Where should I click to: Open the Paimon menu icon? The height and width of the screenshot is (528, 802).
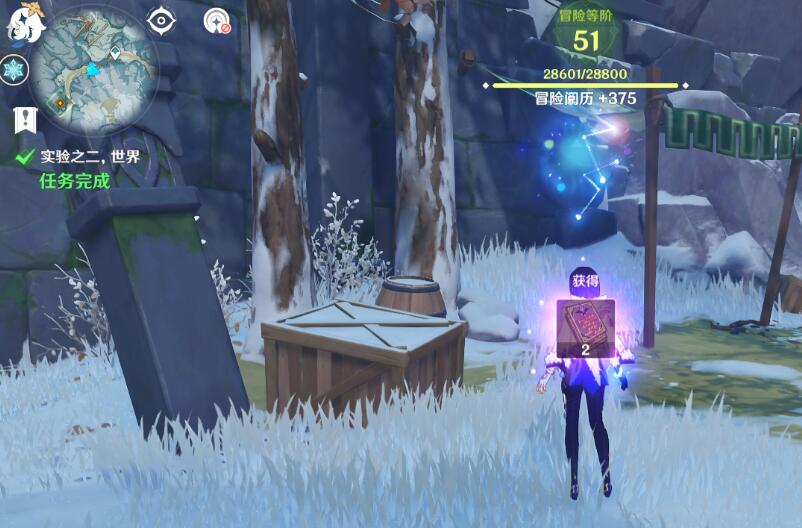coord(24,24)
